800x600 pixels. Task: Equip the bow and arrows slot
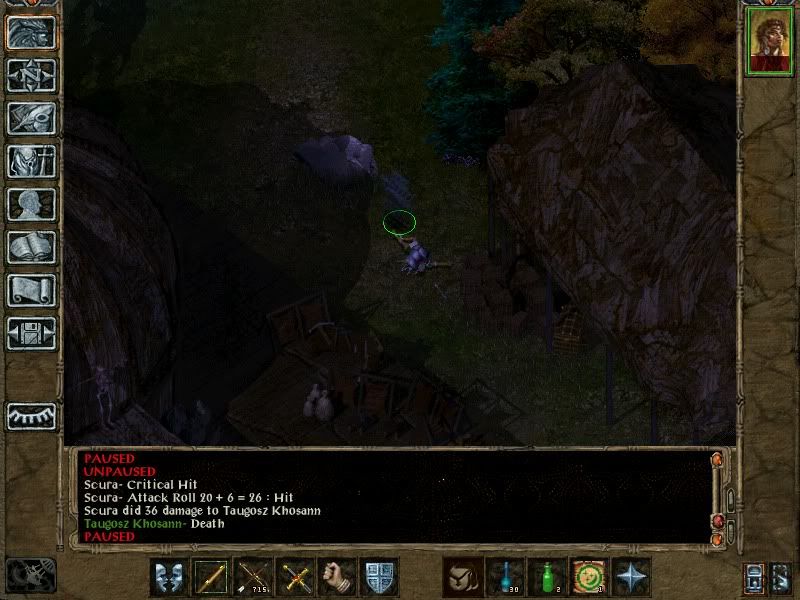pos(252,576)
